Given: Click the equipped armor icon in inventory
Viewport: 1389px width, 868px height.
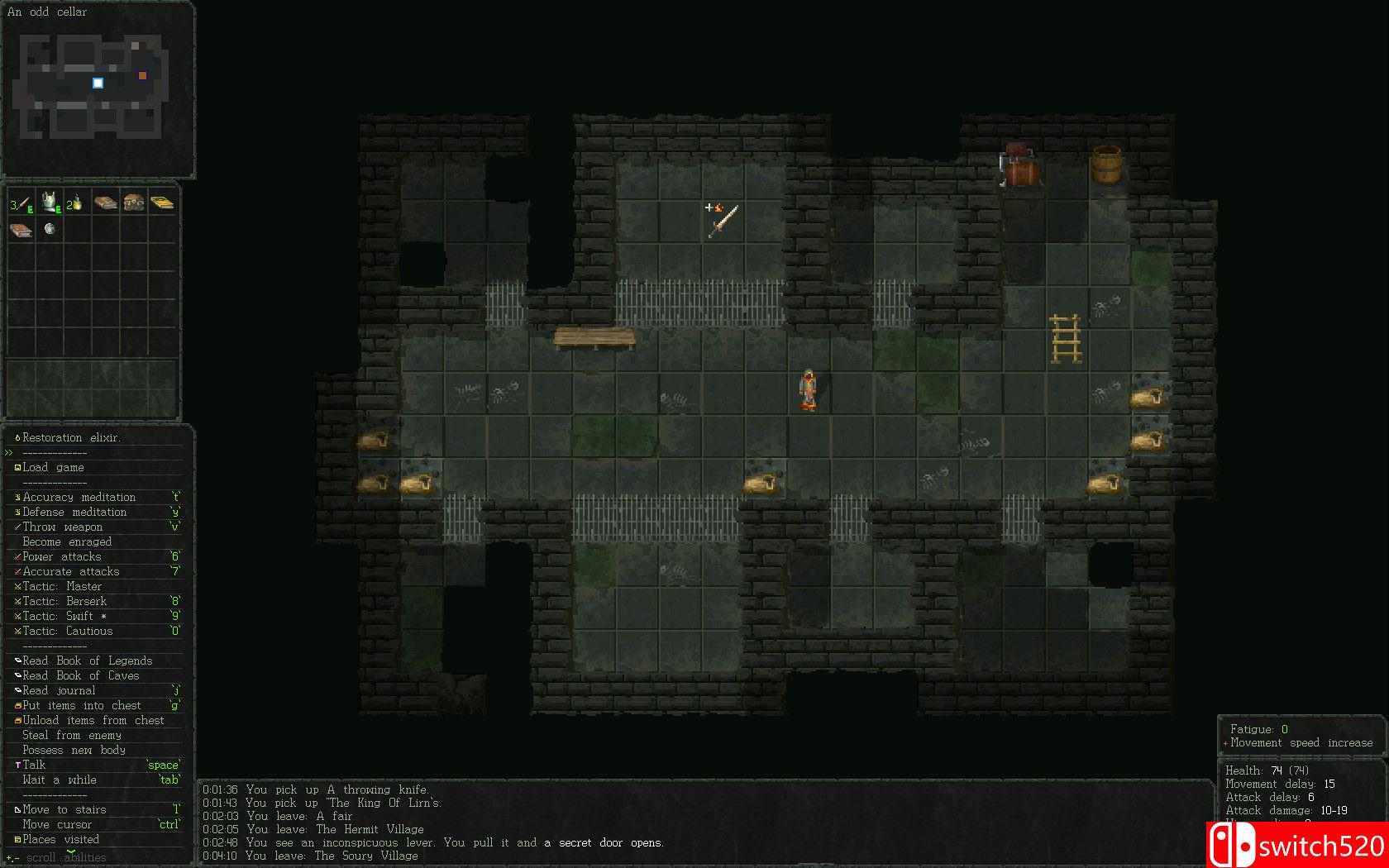Looking at the screenshot, I should [x=49, y=203].
